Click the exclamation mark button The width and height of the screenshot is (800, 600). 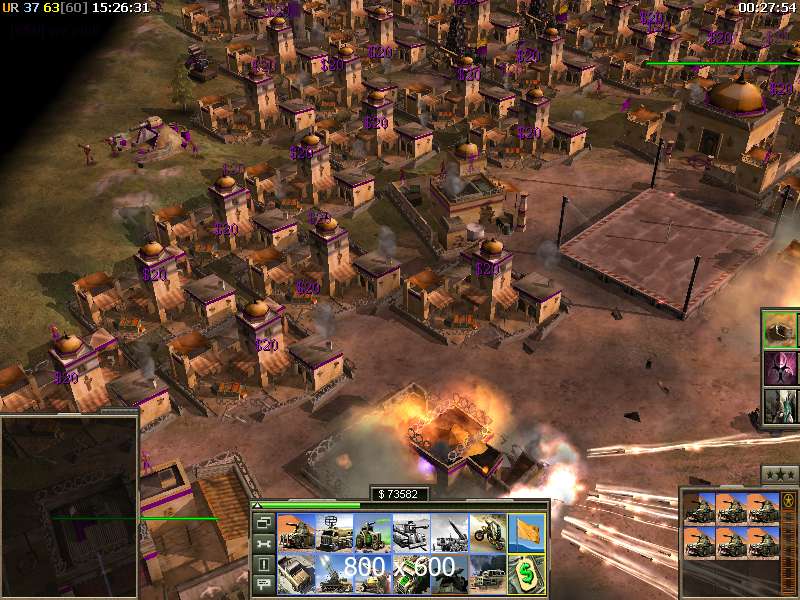[264, 564]
